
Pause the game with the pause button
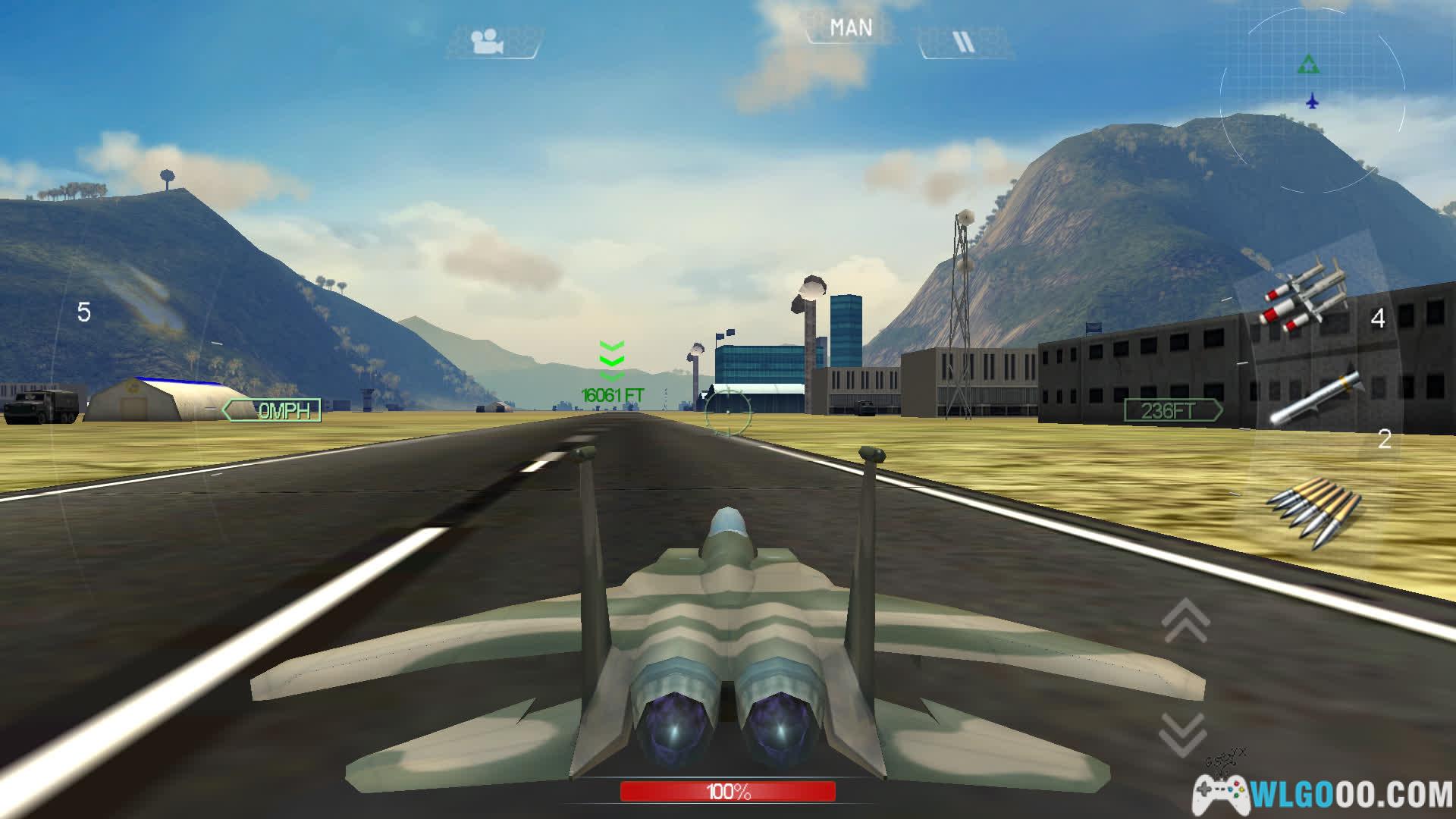coord(964,42)
